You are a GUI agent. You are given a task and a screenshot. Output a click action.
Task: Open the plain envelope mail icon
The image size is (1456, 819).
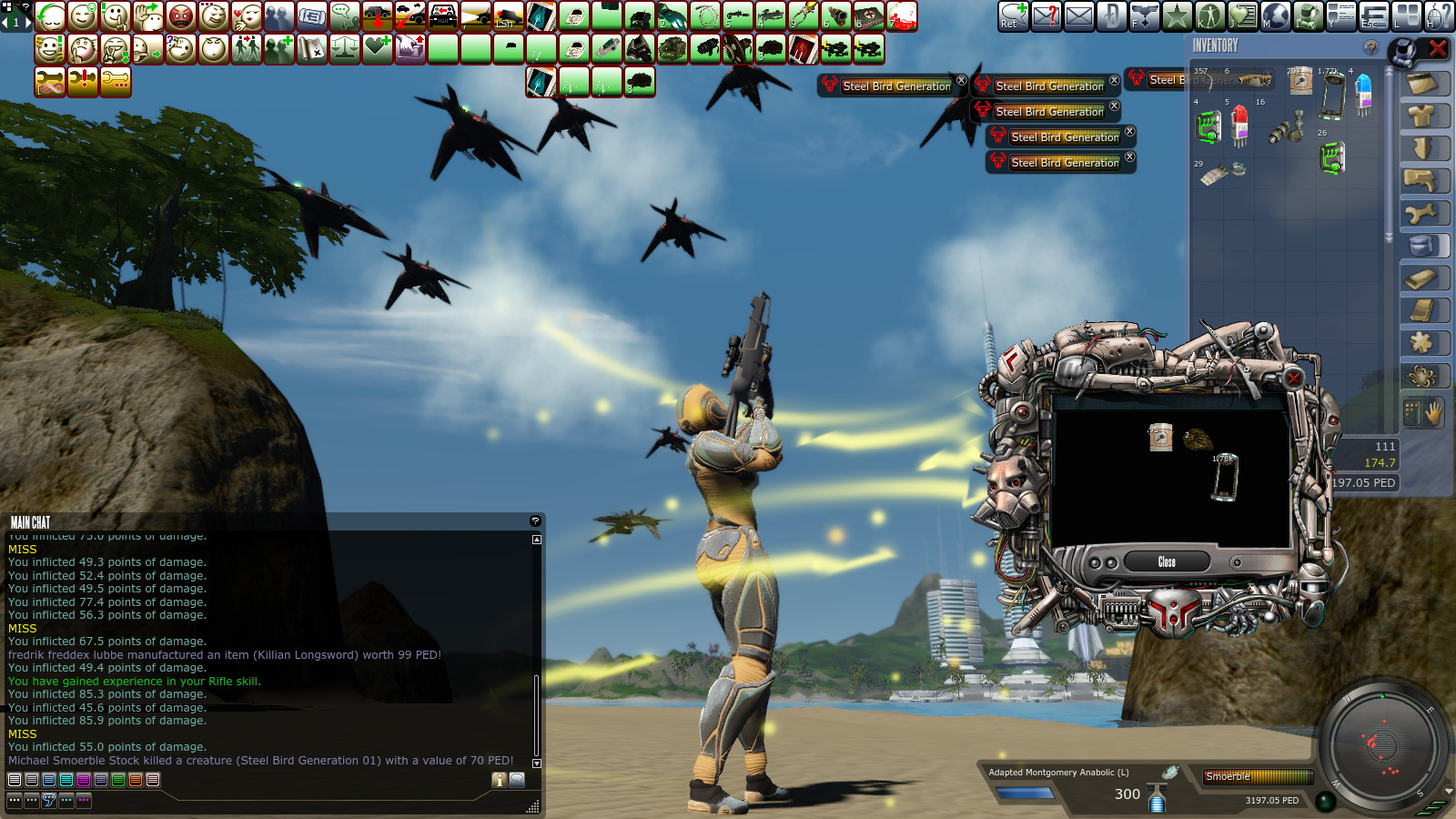1078,16
